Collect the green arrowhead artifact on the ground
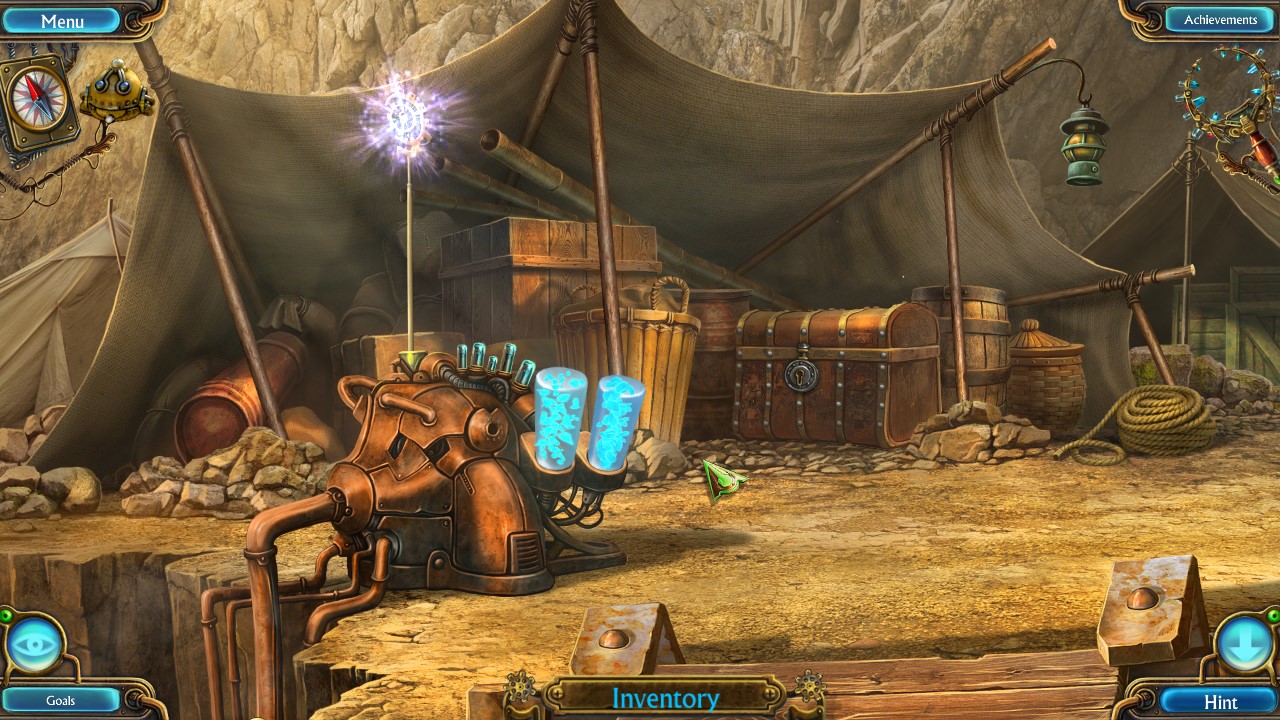 pyautogui.click(x=725, y=480)
